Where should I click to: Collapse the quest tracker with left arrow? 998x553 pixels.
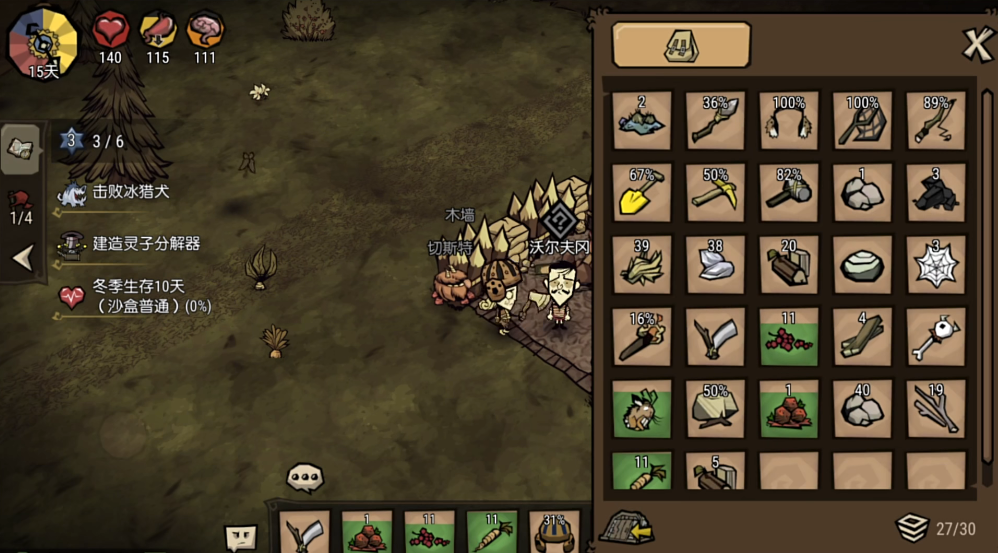click(22, 259)
